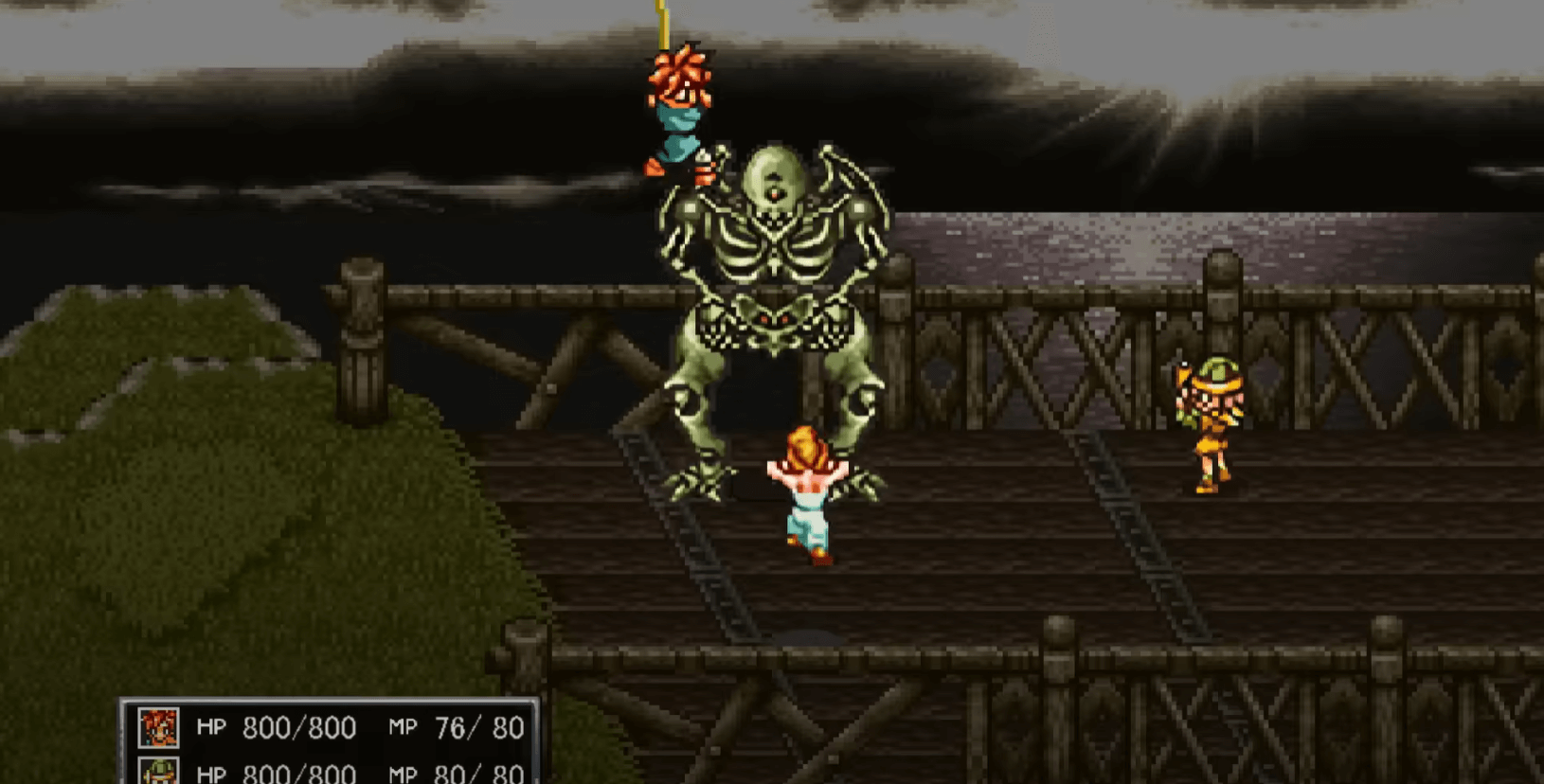This screenshot has width=1544, height=784.
Task: Select the leaping Crono sprite holding his katana
Action: 677,114
